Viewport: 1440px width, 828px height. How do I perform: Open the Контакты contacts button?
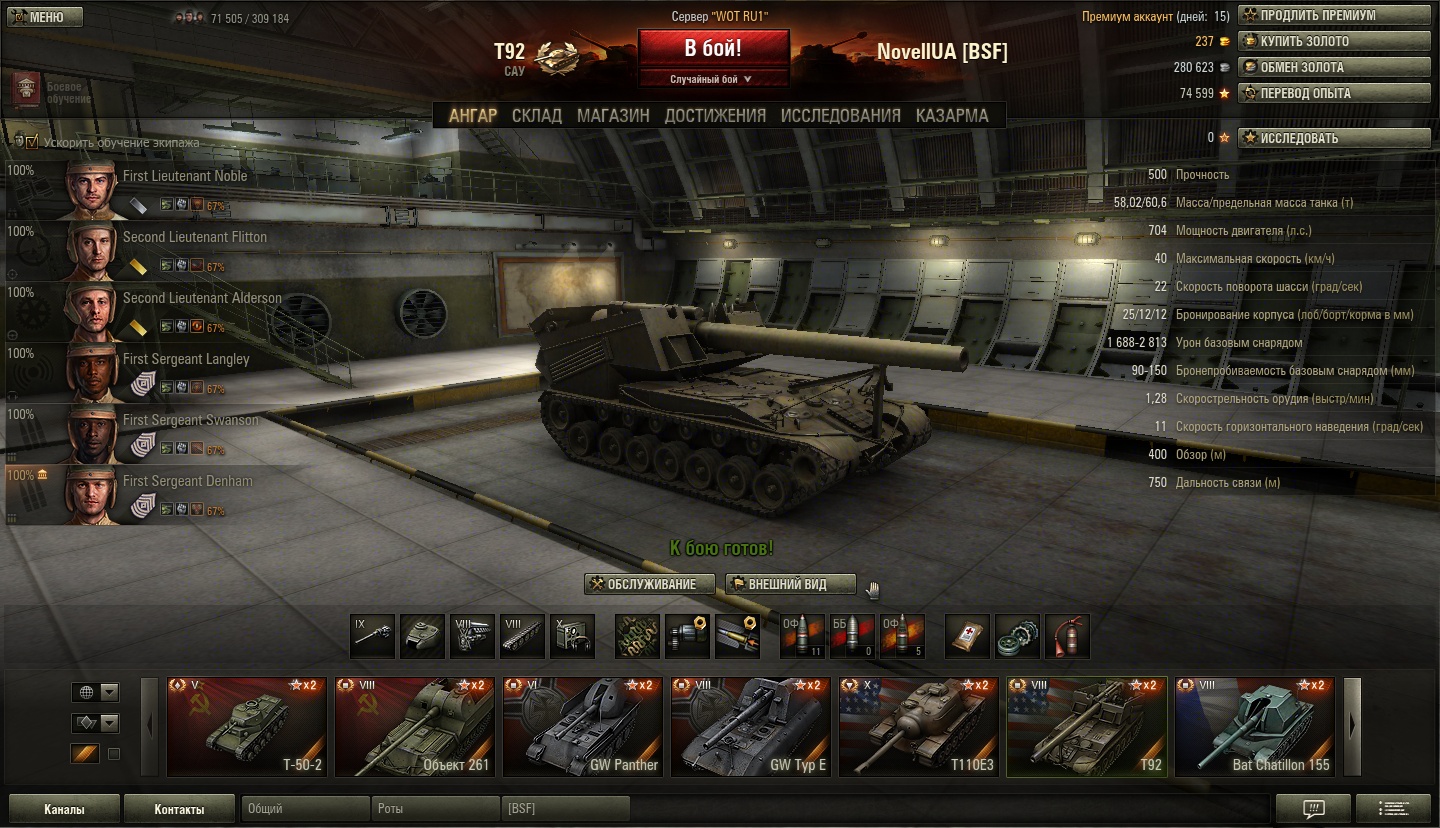coord(179,809)
